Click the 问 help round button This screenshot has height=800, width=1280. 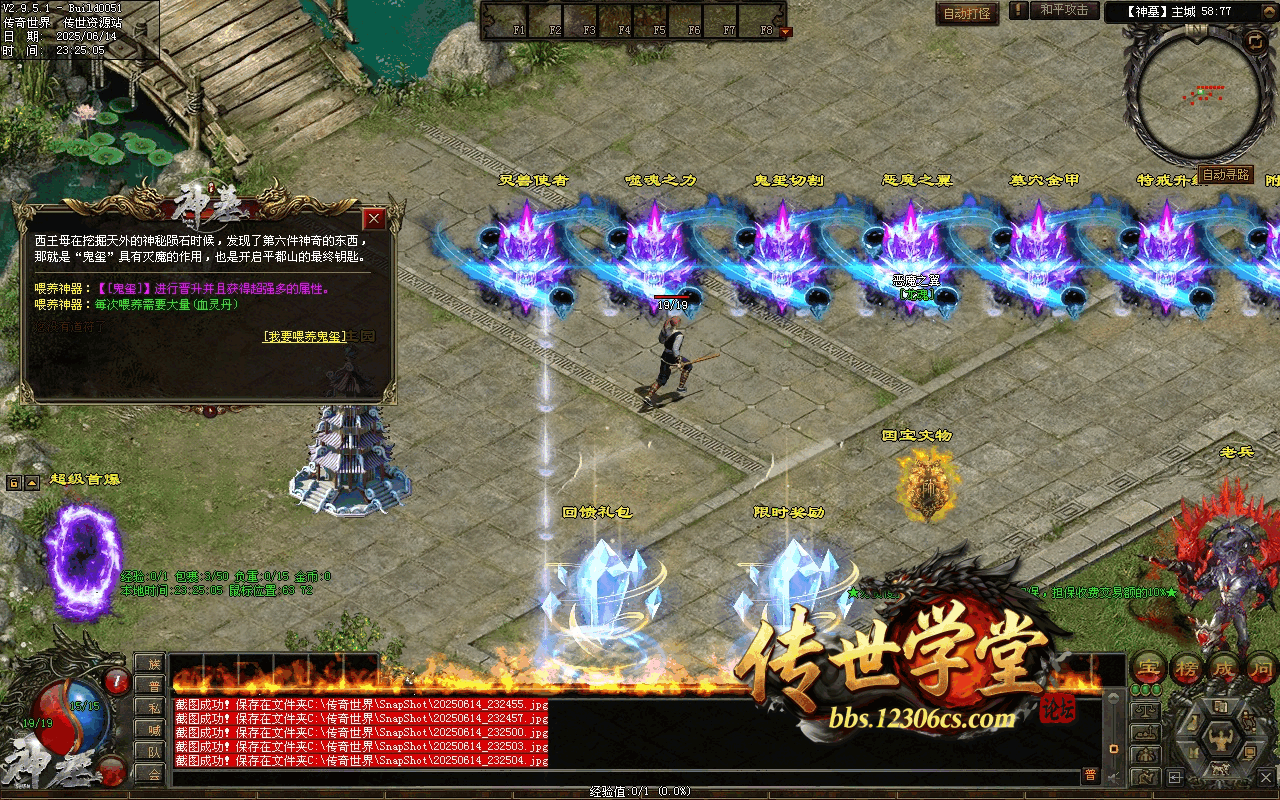pyautogui.click(x=1260, y=669)
